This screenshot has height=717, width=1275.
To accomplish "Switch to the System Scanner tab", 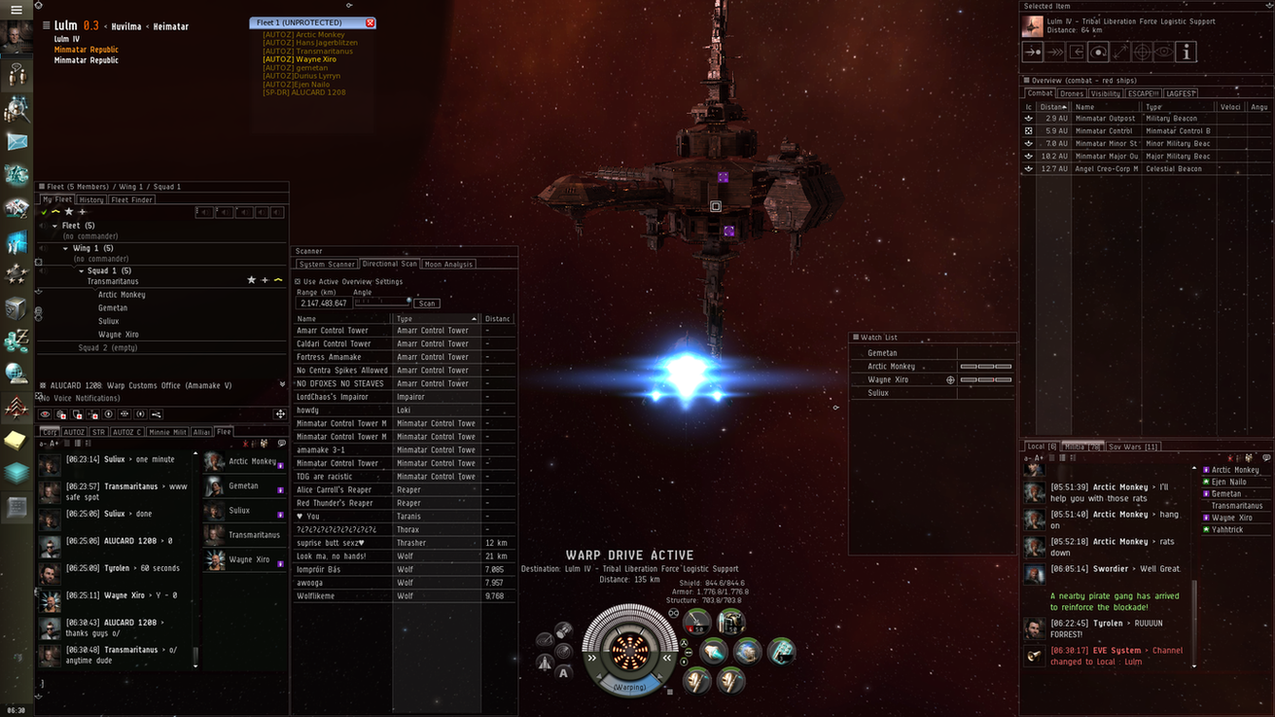I will pyautogui.click(x=327, y=264).
